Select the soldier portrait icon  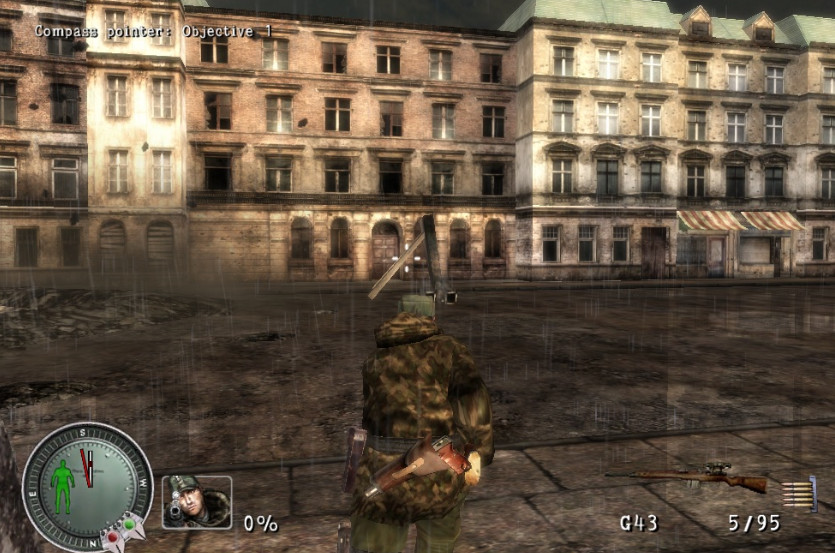[197, 501]
